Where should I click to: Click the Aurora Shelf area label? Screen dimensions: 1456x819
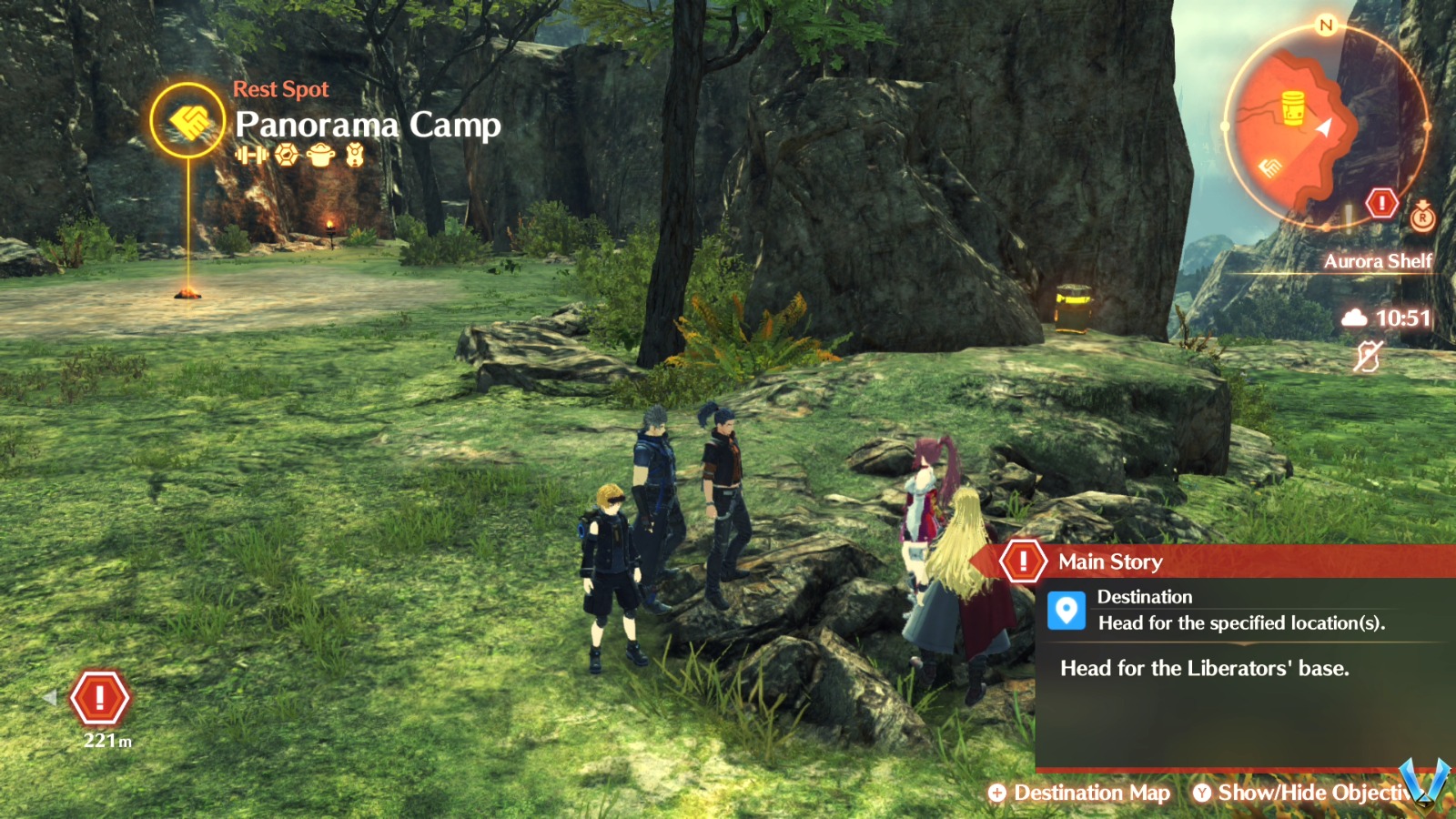click(x=1380, y=262)
